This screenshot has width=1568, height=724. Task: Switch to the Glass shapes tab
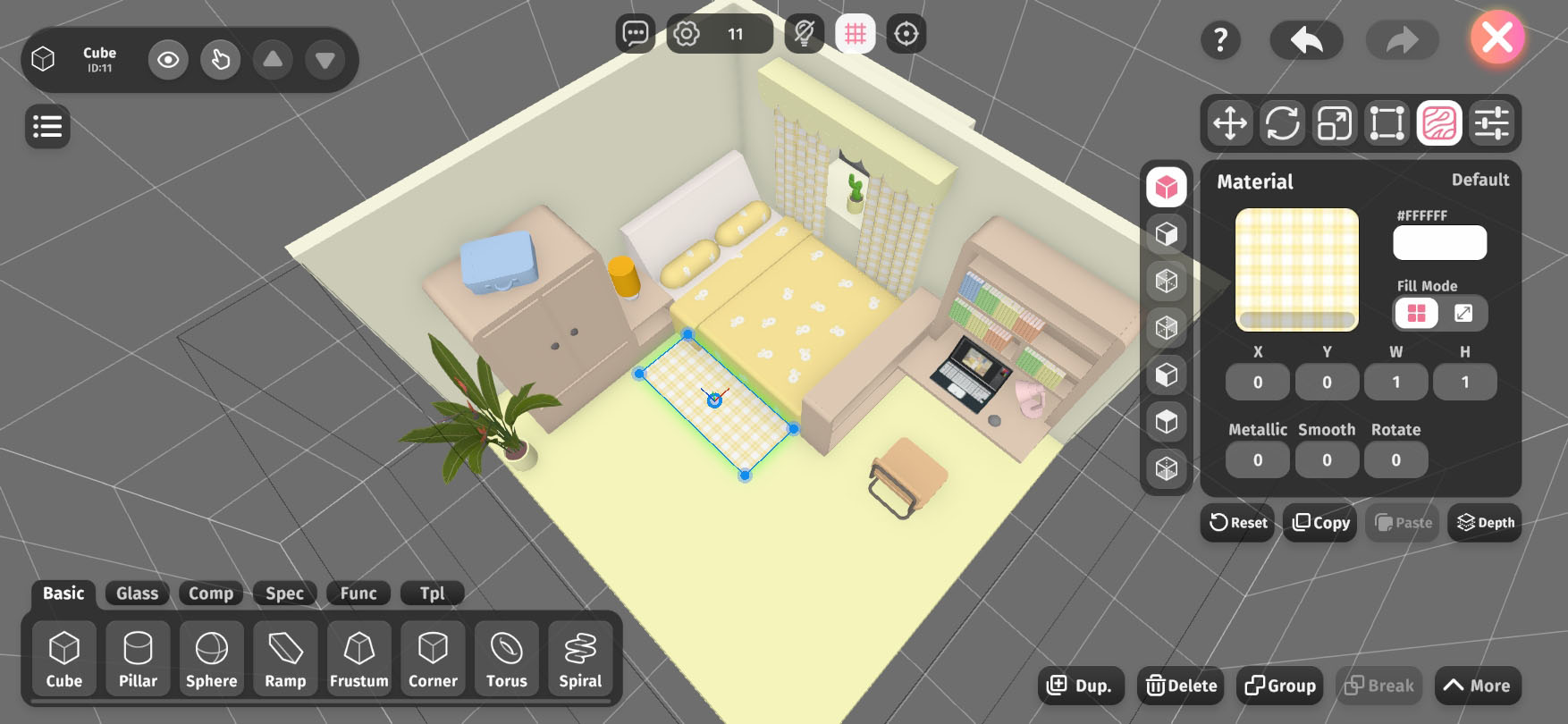[x=137, y=594]
